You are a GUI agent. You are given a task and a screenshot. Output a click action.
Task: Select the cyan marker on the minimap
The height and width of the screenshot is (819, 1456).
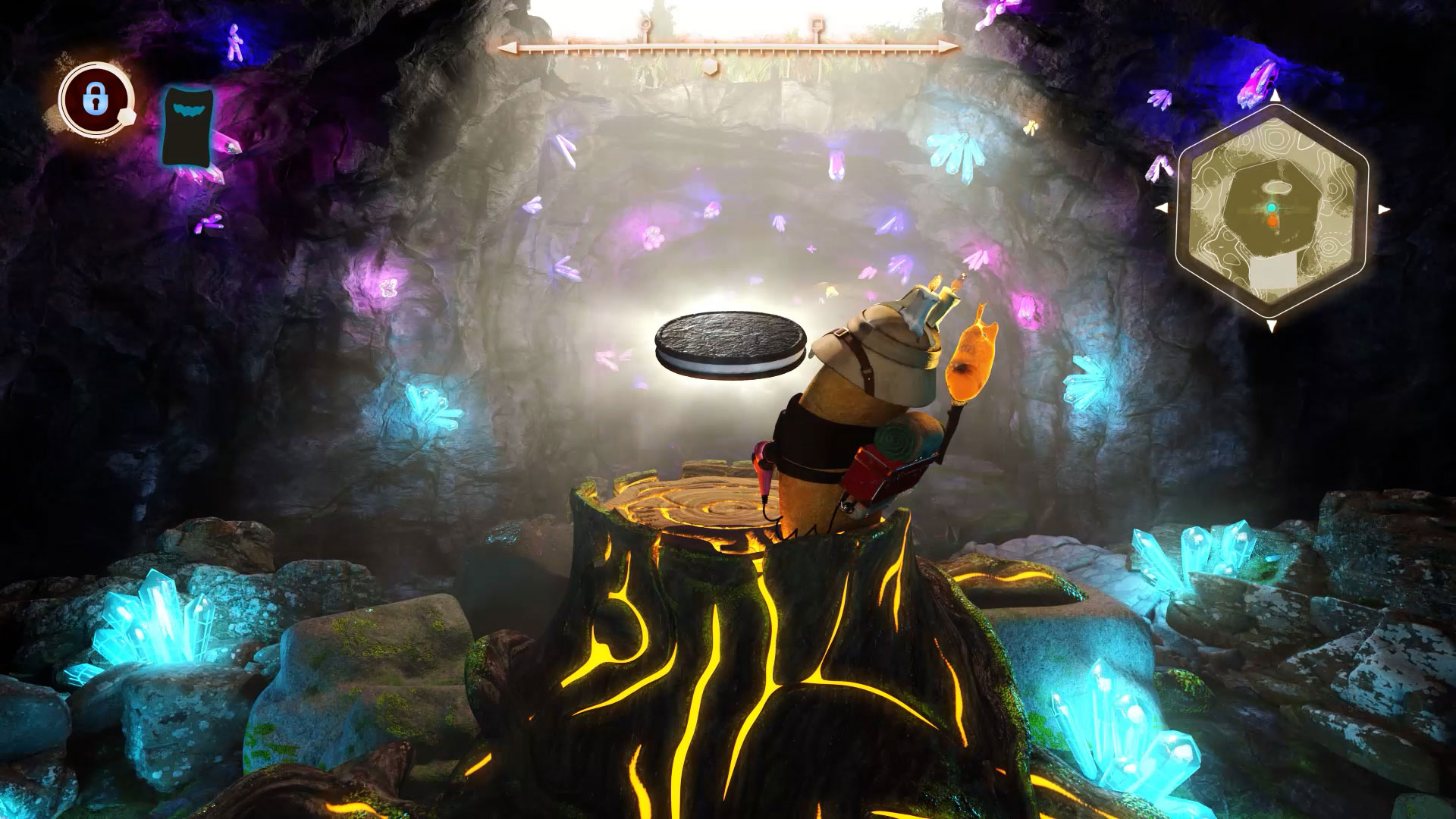coord(1272,207)
